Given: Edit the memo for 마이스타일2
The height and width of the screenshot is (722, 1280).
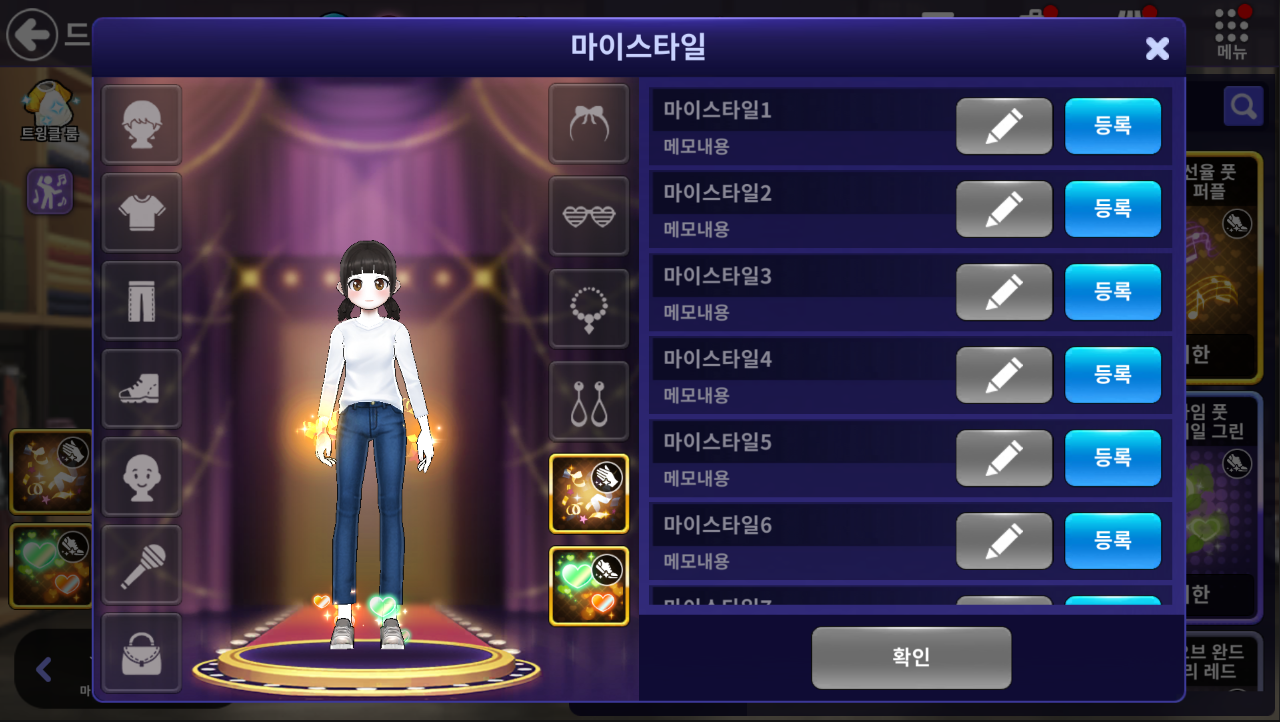Looking at the screenshot, I should click(1003, 209).
